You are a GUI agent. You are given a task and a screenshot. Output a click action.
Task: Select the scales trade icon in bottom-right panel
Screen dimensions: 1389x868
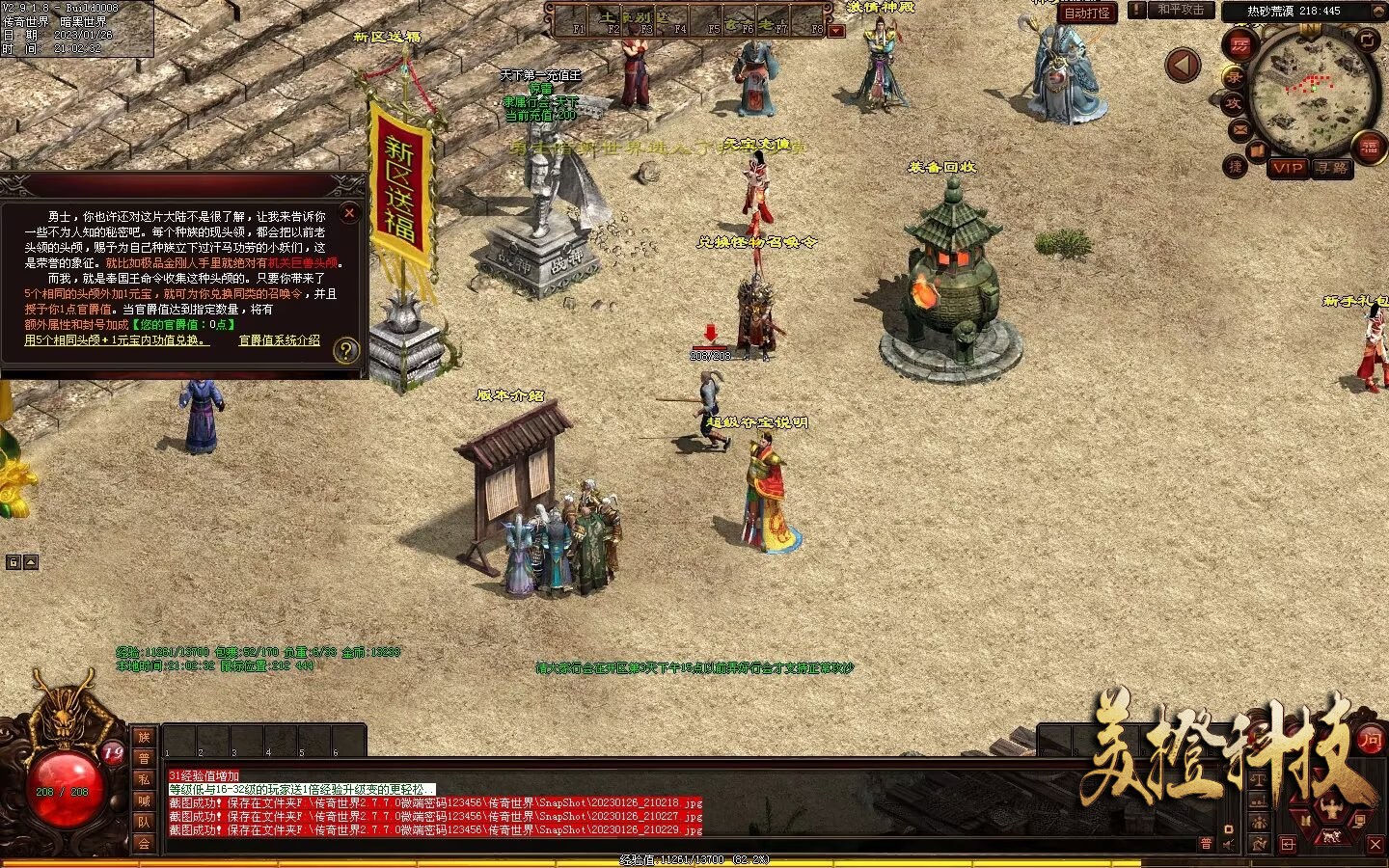(x=1259, y=780)
